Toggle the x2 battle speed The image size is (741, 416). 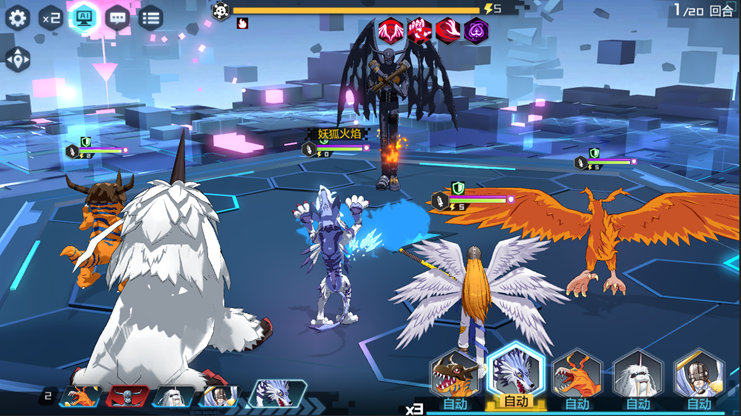51,17
